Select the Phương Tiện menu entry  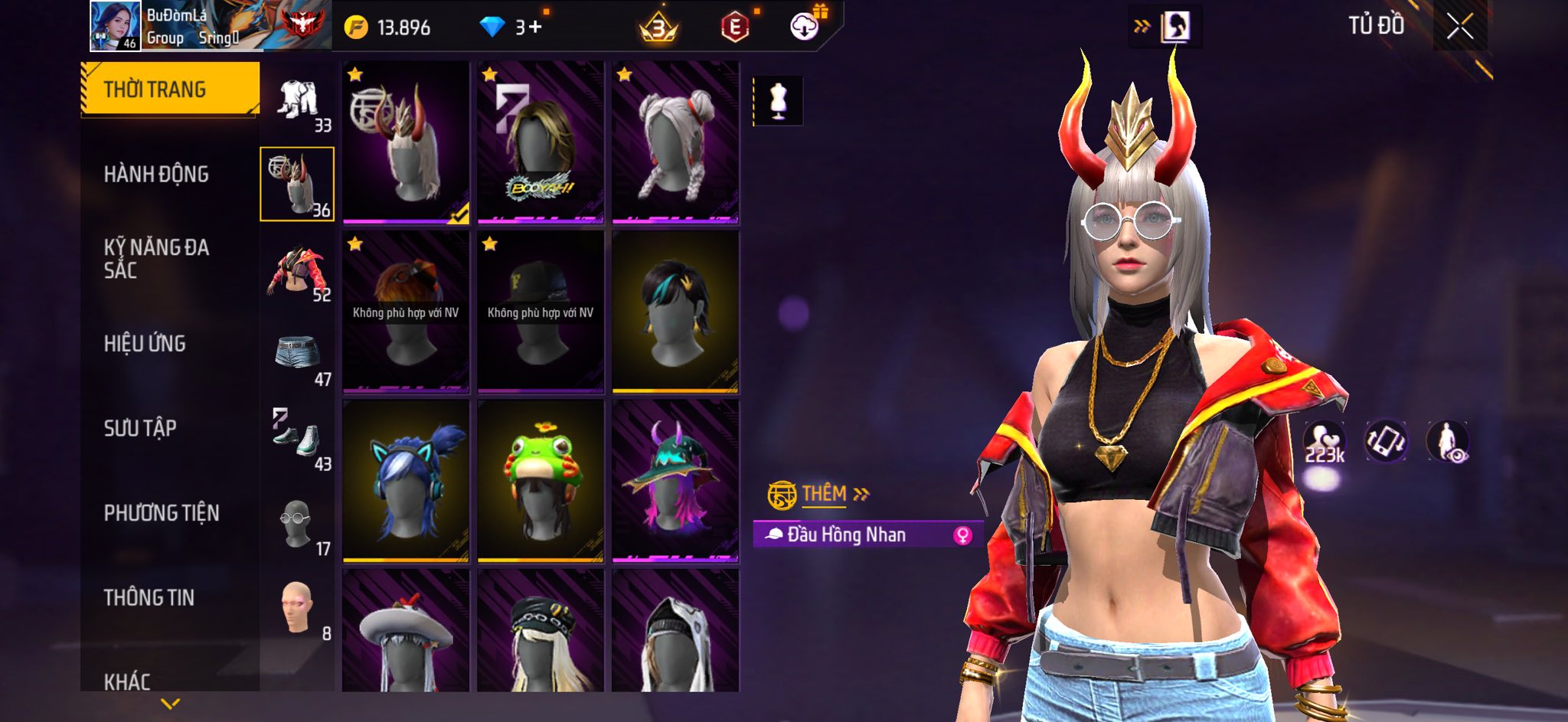(x=162, y=513)
